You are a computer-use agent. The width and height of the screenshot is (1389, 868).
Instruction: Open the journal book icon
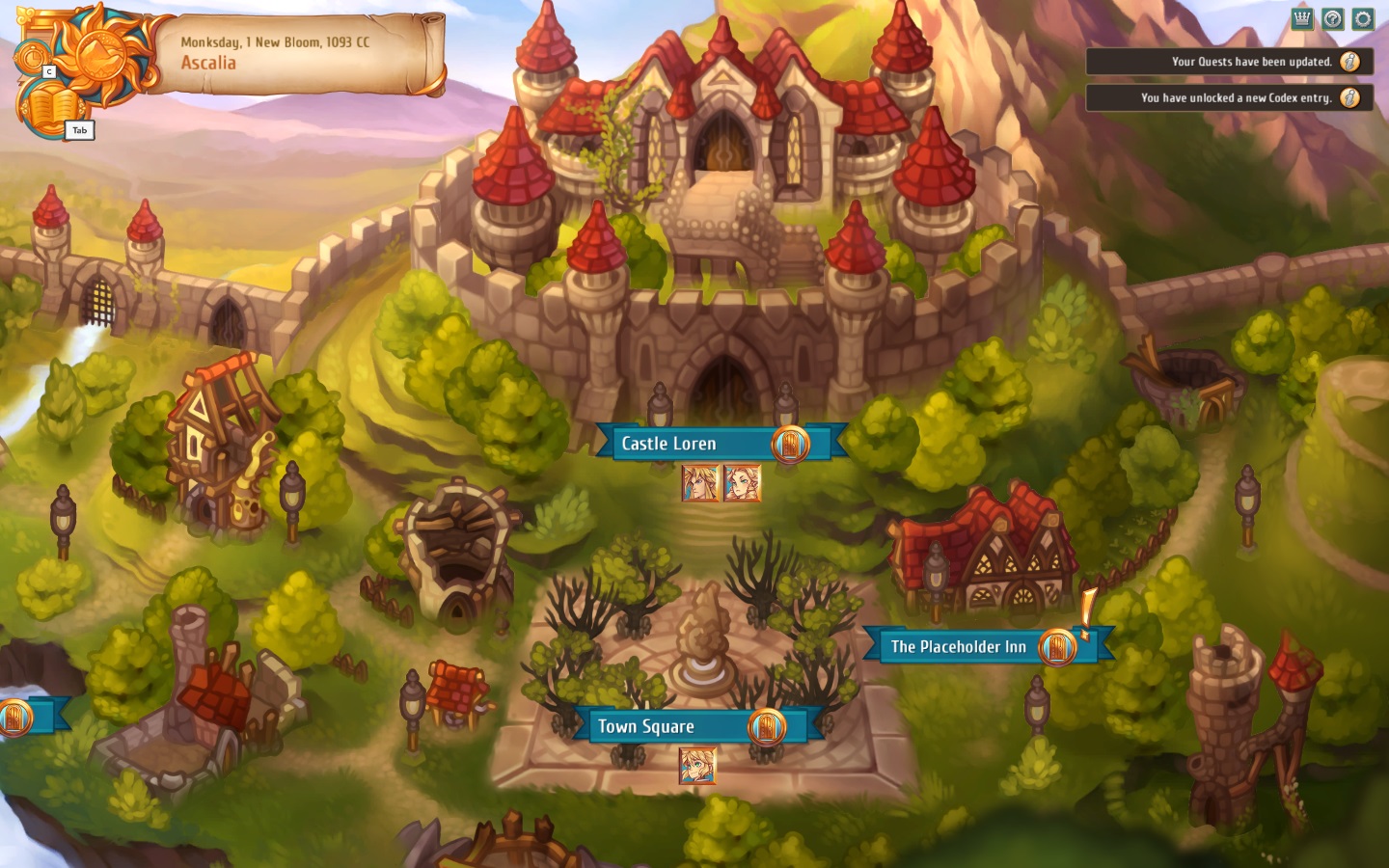tap(50, 108)
